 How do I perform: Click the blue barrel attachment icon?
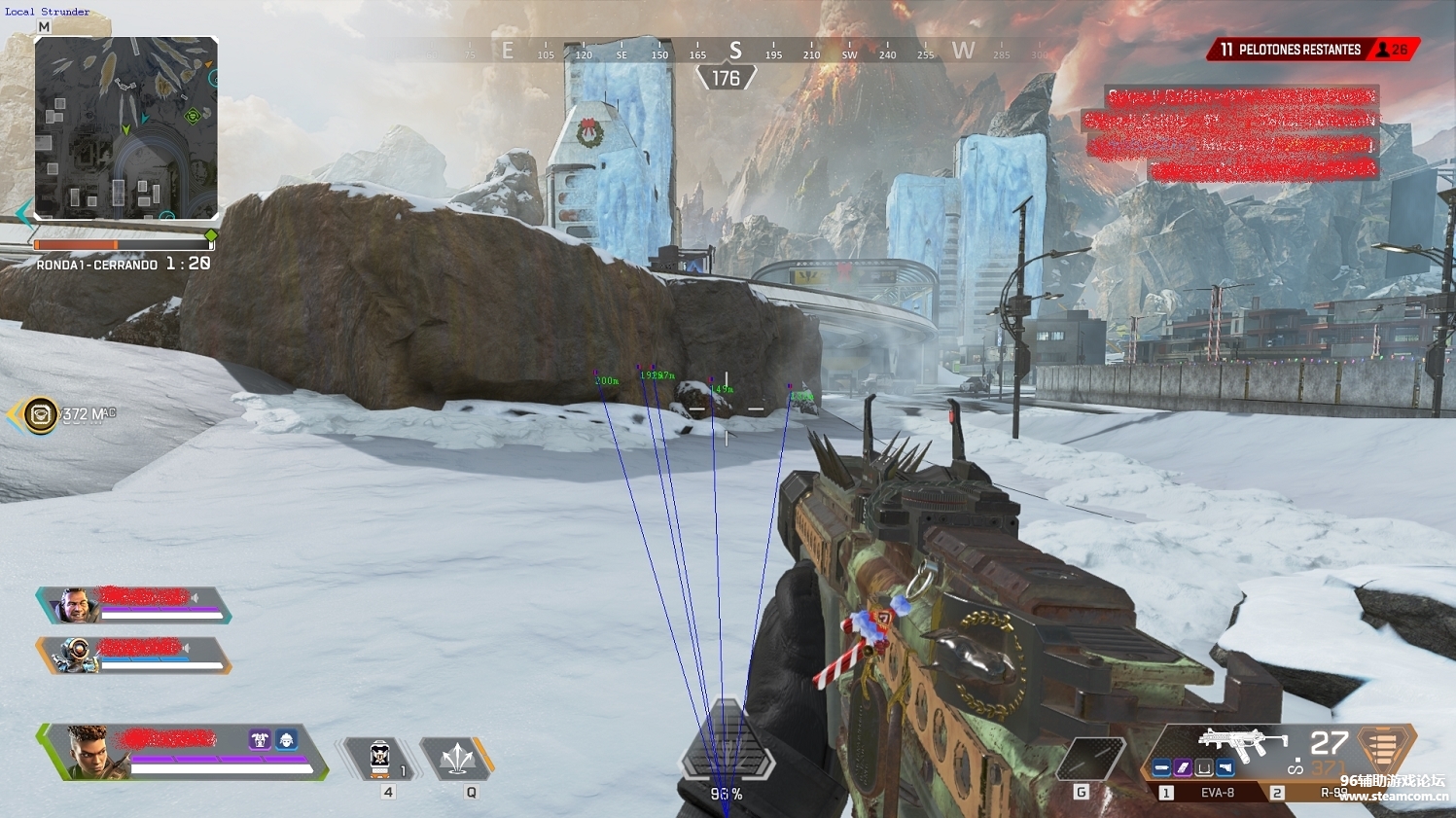click(x=1161, y=768)
